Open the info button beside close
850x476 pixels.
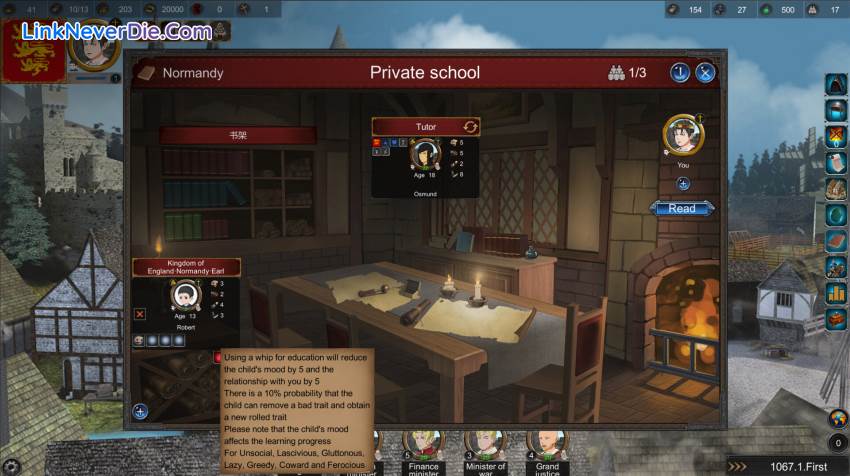tap(680, 72)
